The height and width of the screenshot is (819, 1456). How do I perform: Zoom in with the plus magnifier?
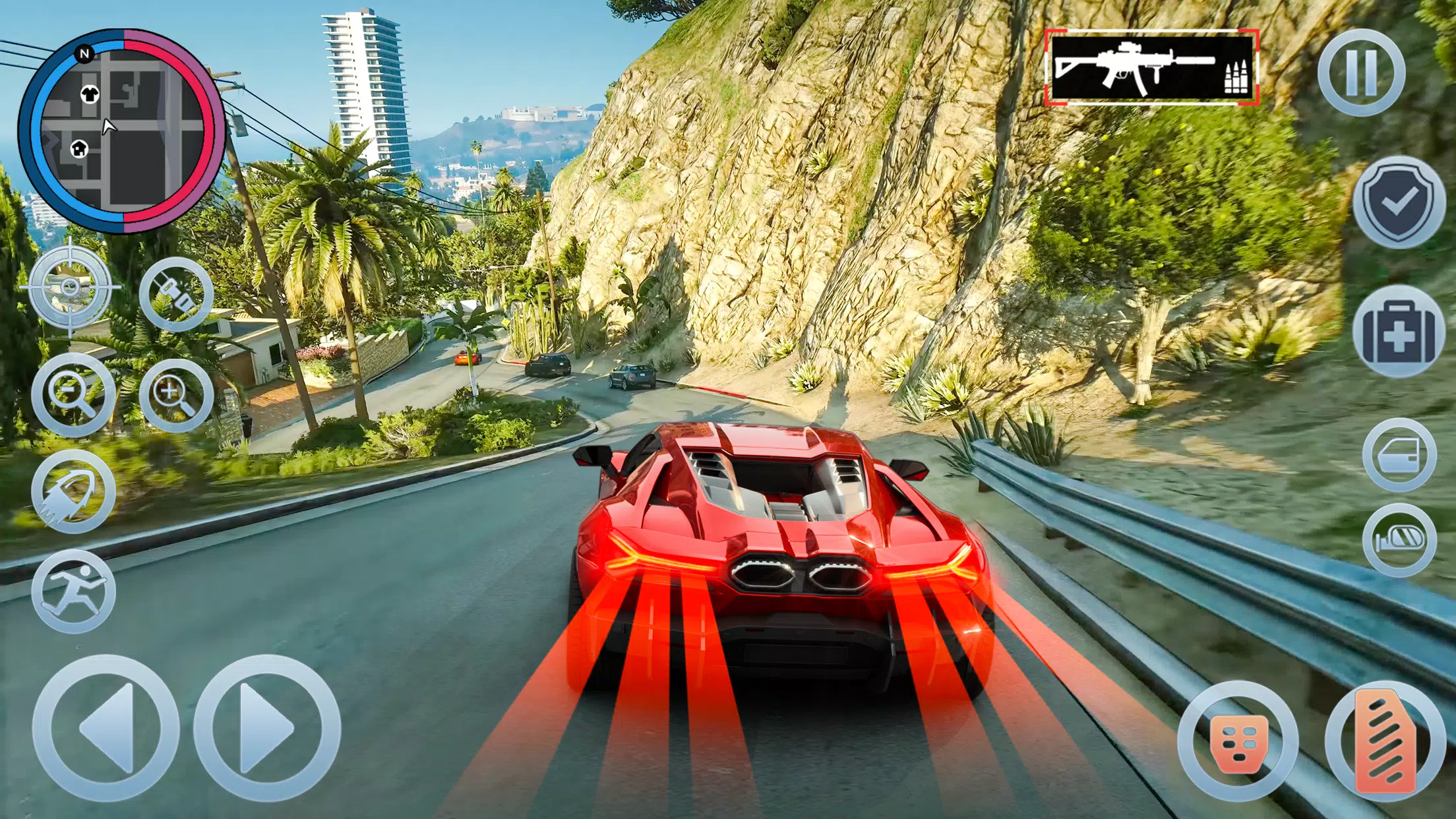pyautogui.click(x=175, y=394)
